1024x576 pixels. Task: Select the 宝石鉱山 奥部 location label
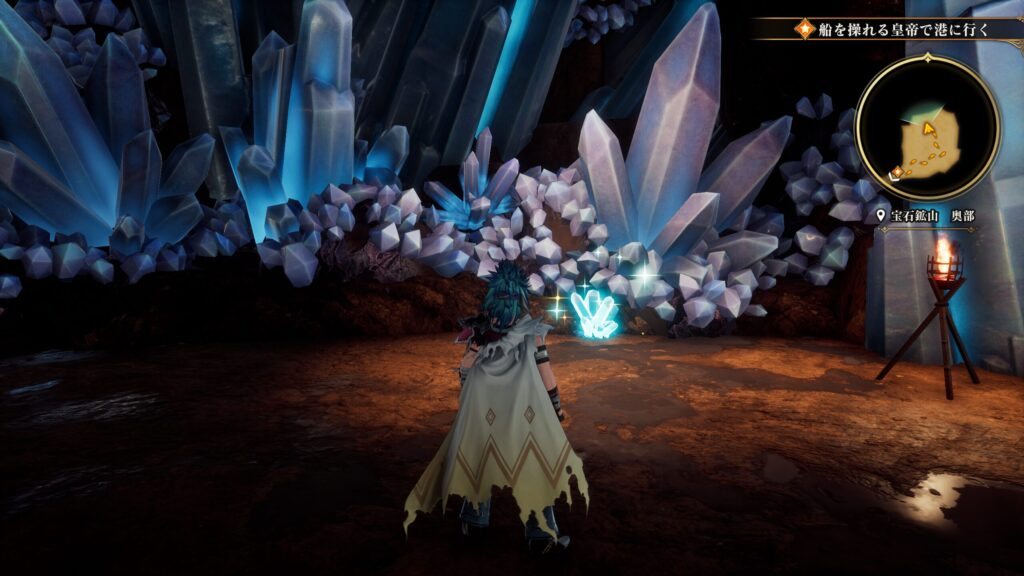coord(925,215)
